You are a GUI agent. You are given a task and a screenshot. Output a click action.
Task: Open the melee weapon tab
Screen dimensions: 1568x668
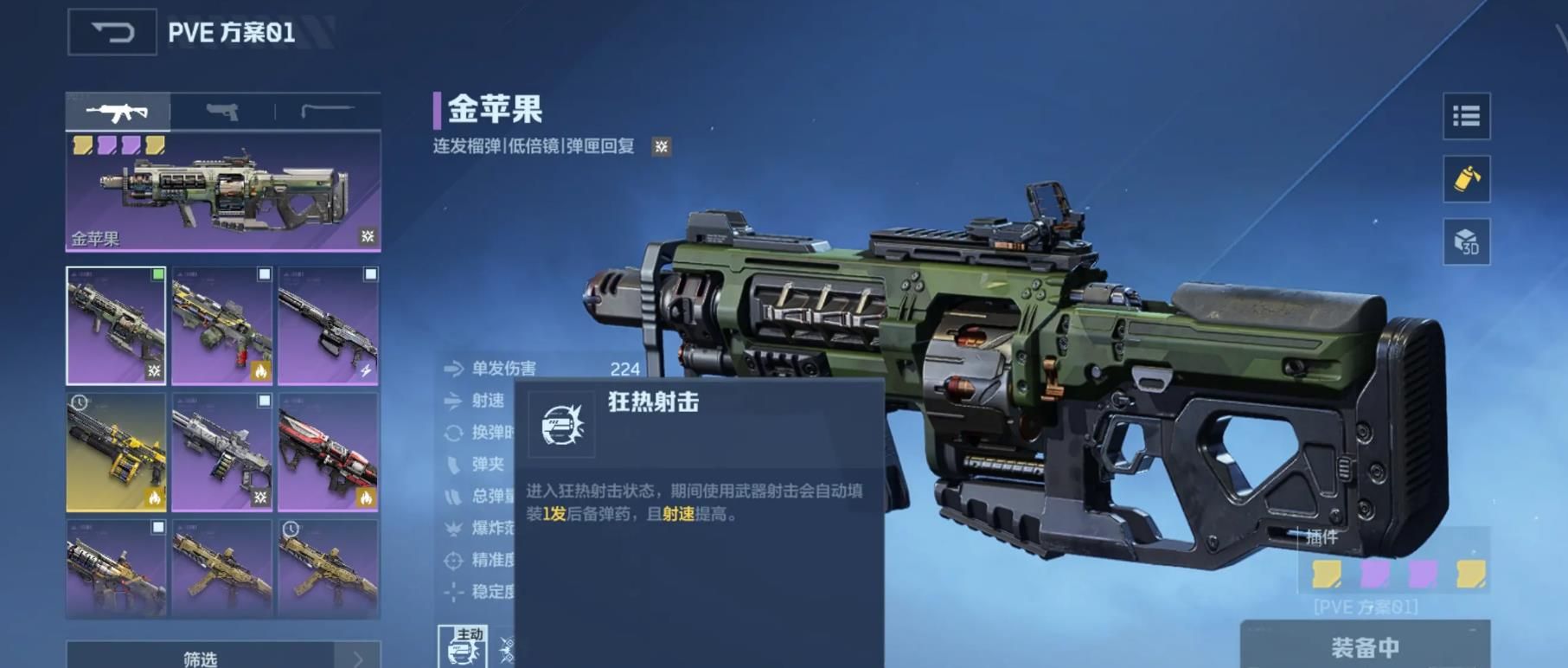click(327, 112)
